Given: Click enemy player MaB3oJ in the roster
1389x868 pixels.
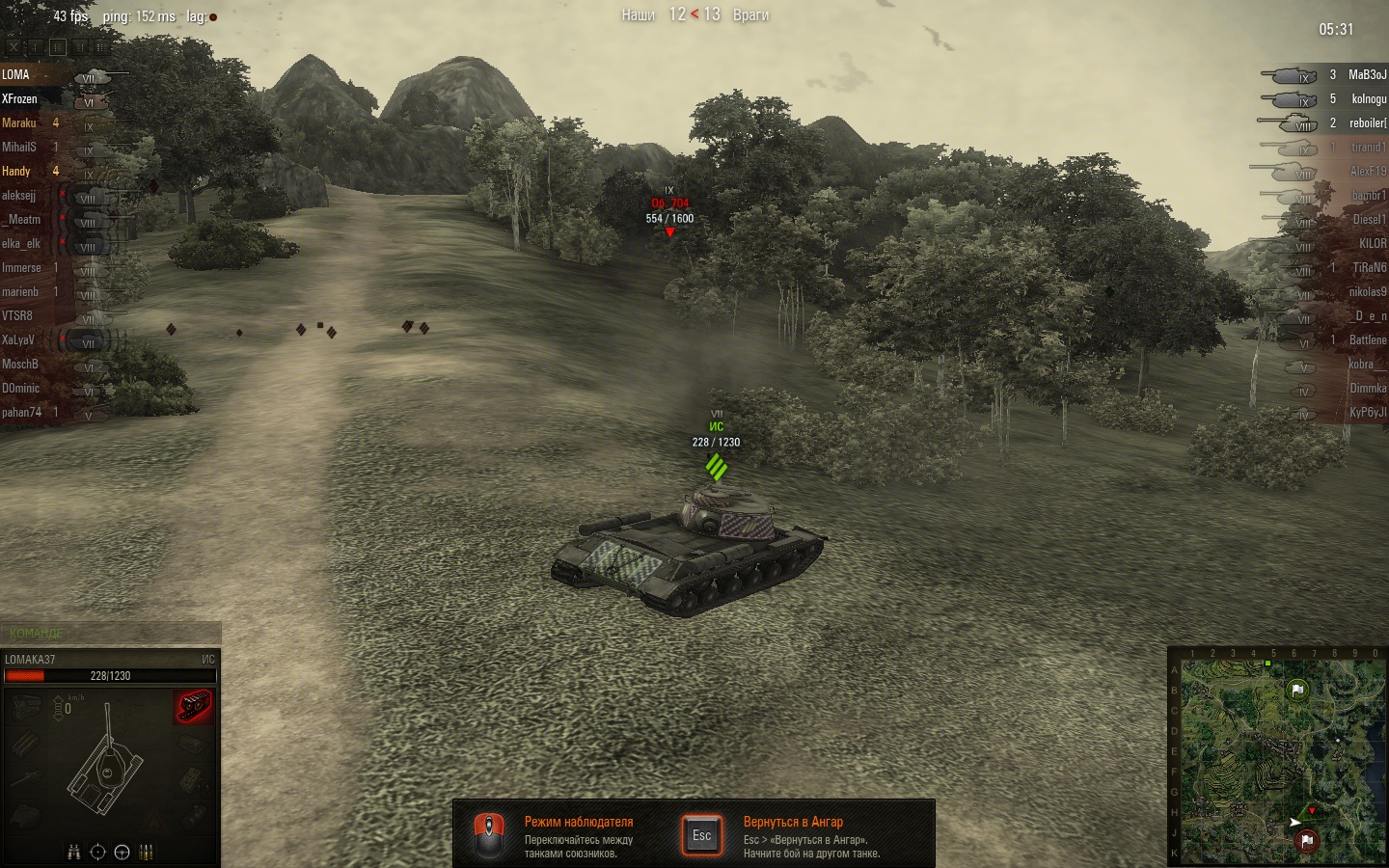Looking at the screenshot, I should (1367, 74).
